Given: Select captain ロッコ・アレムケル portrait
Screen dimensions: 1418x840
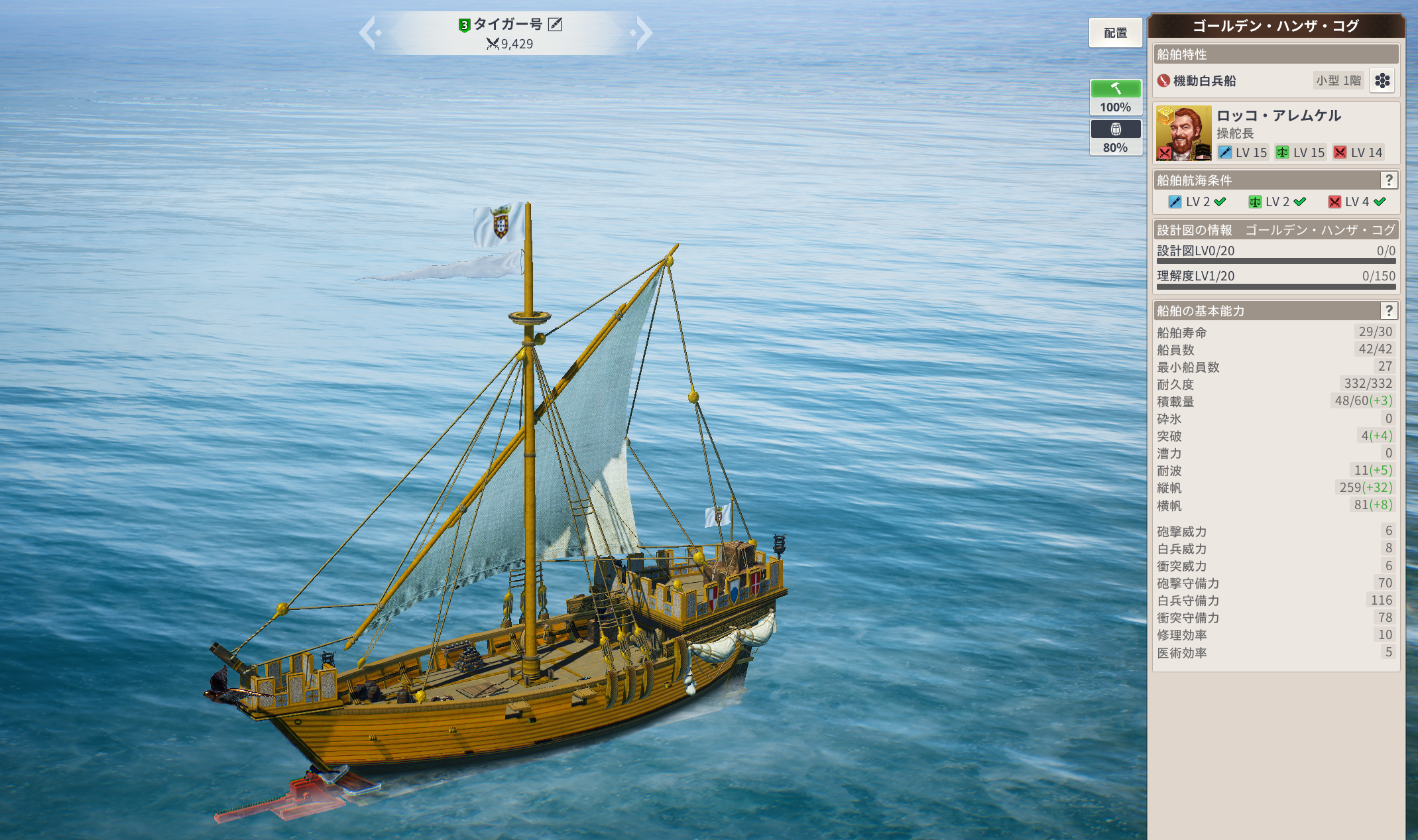Looking at the screenshot, I should tap(1183, 133).
